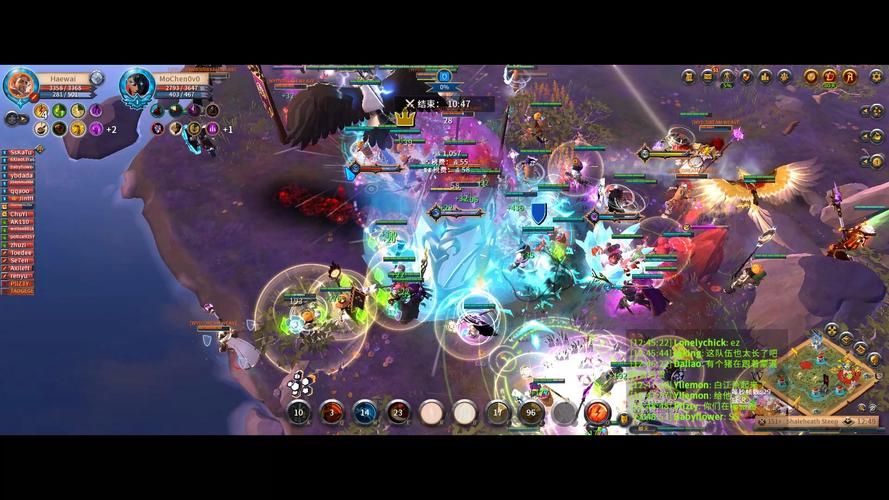Select party member yodada in the list

point(22,175)
